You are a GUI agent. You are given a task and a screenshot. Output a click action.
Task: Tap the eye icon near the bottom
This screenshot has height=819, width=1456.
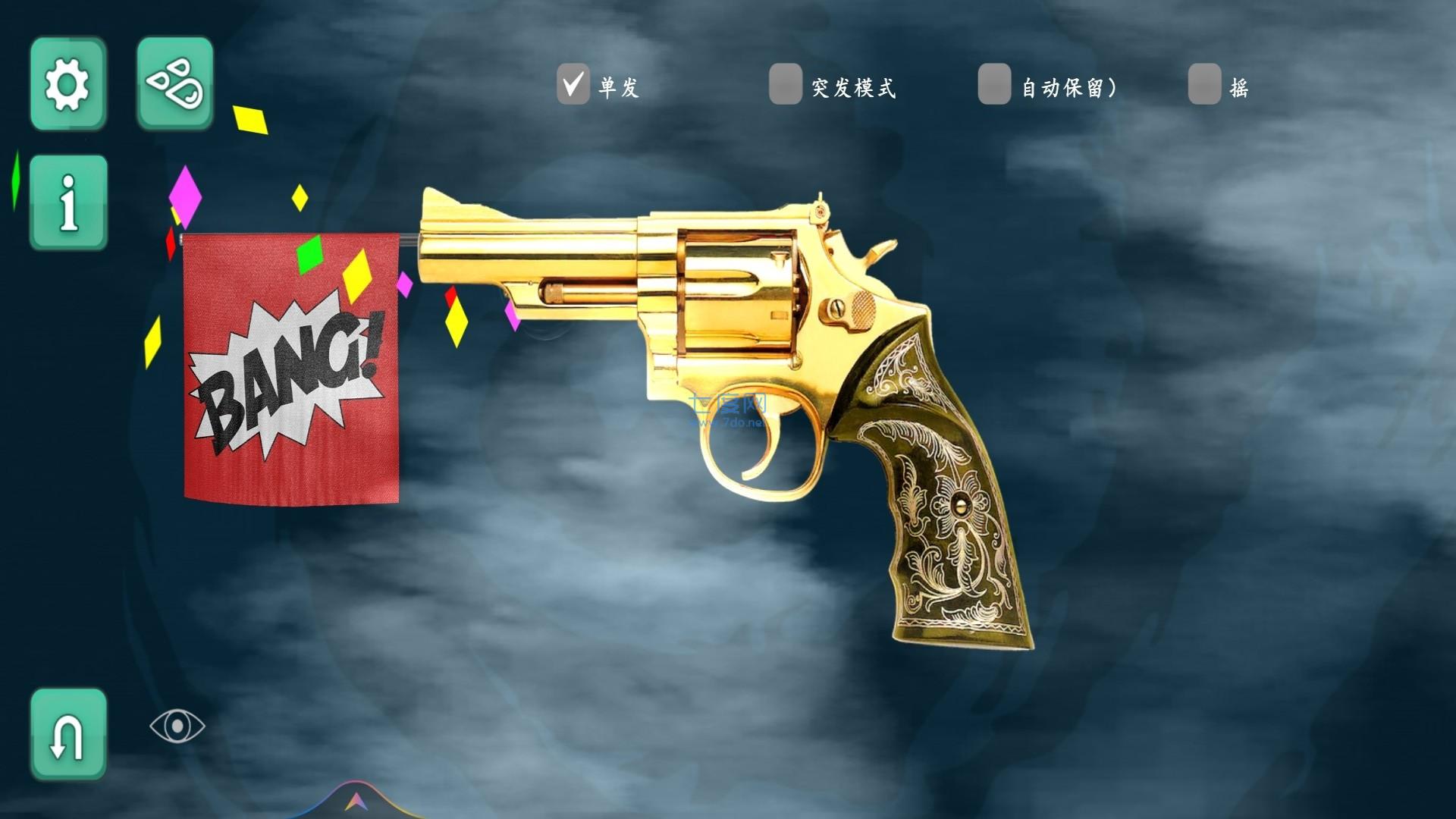(x=178, y=726)
